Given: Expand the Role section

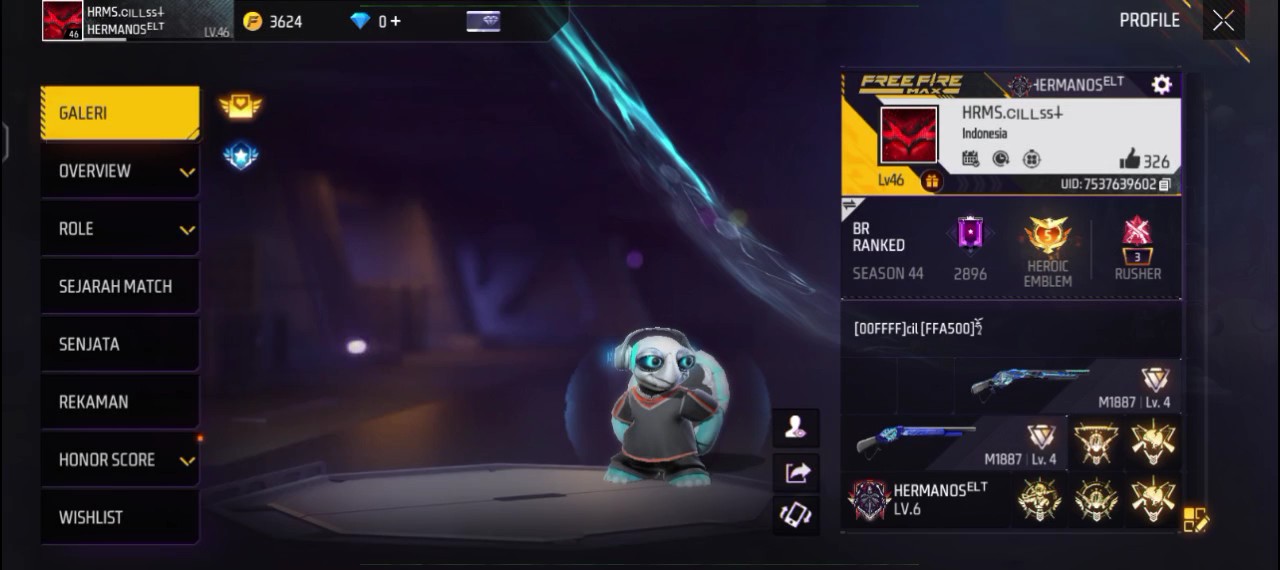Looking at the screenshot, I should coord(120,229).
